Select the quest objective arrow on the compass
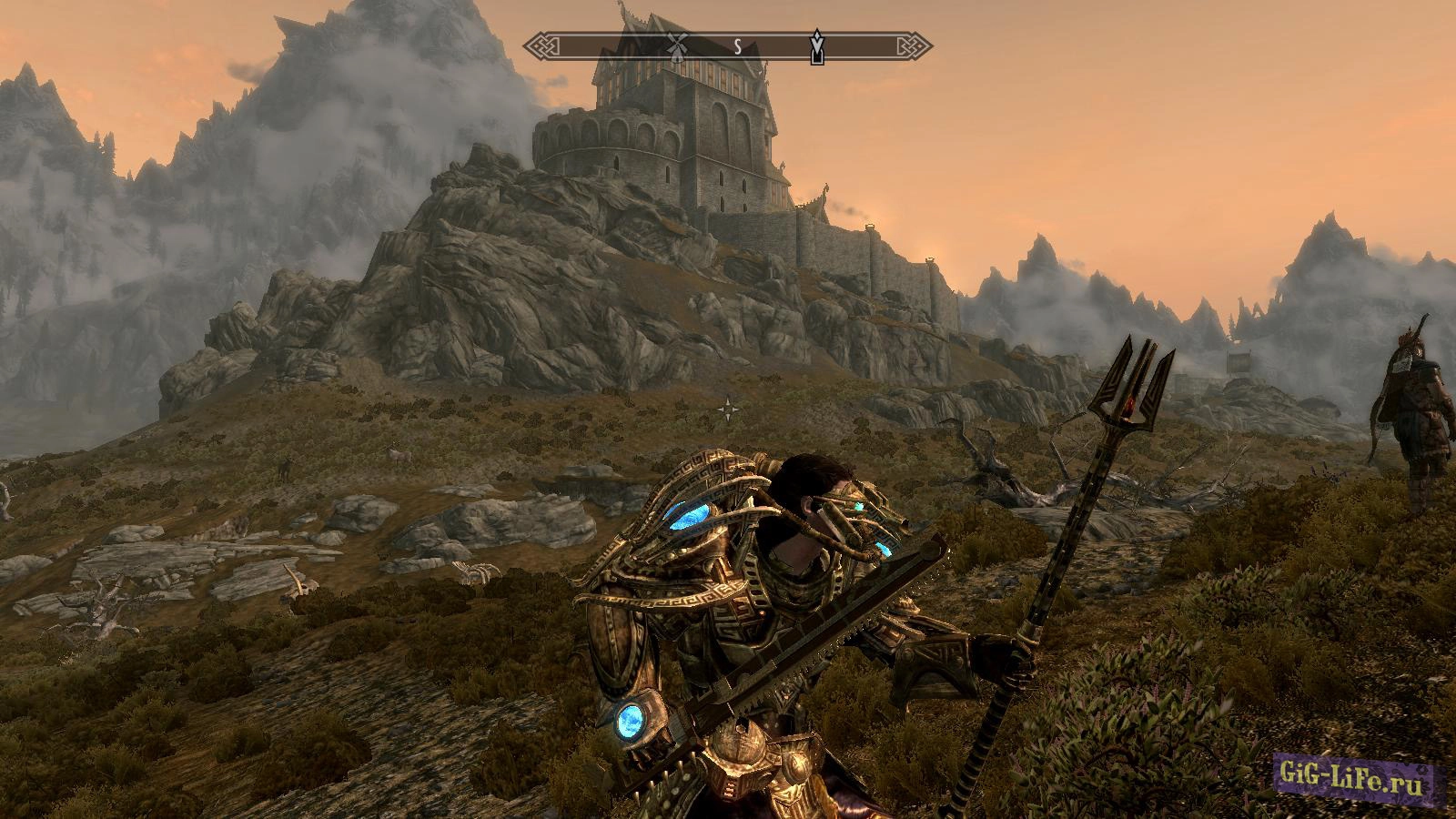 coord(817,47)
